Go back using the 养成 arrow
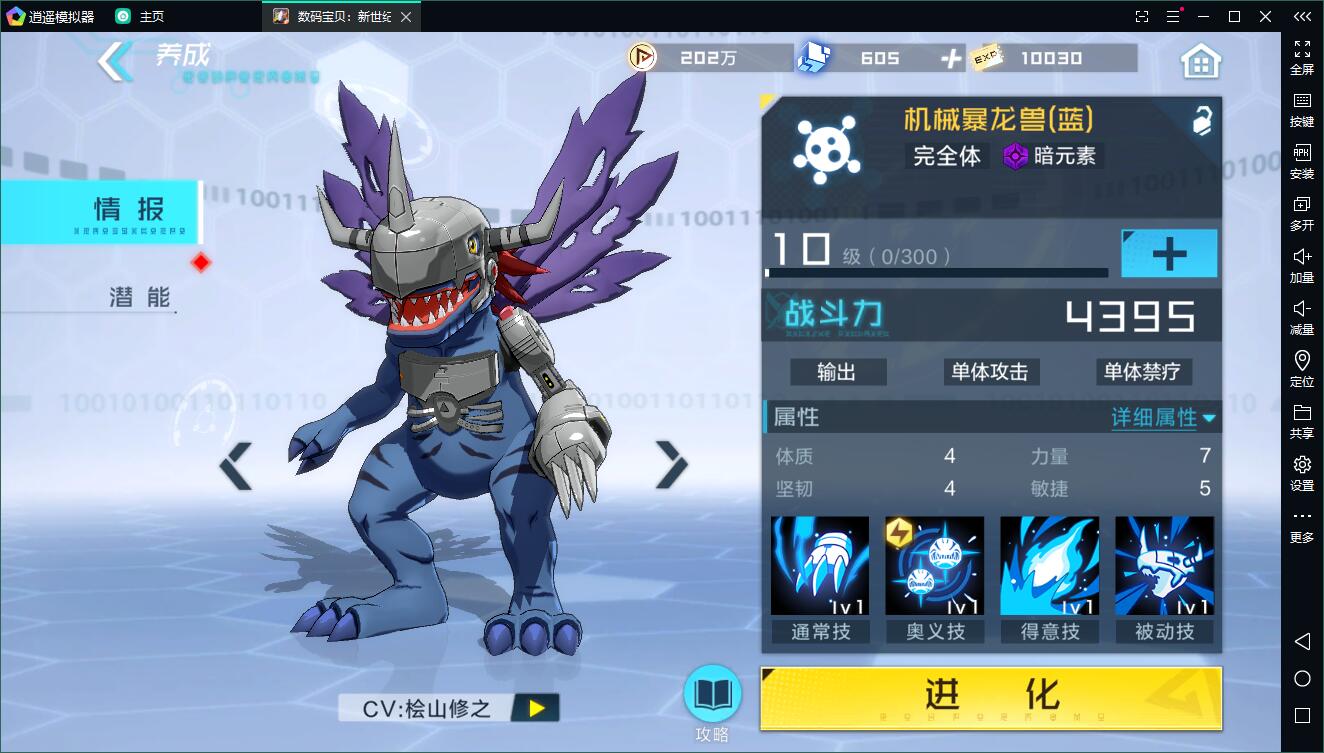The image size is (1324, 753). 115,62
